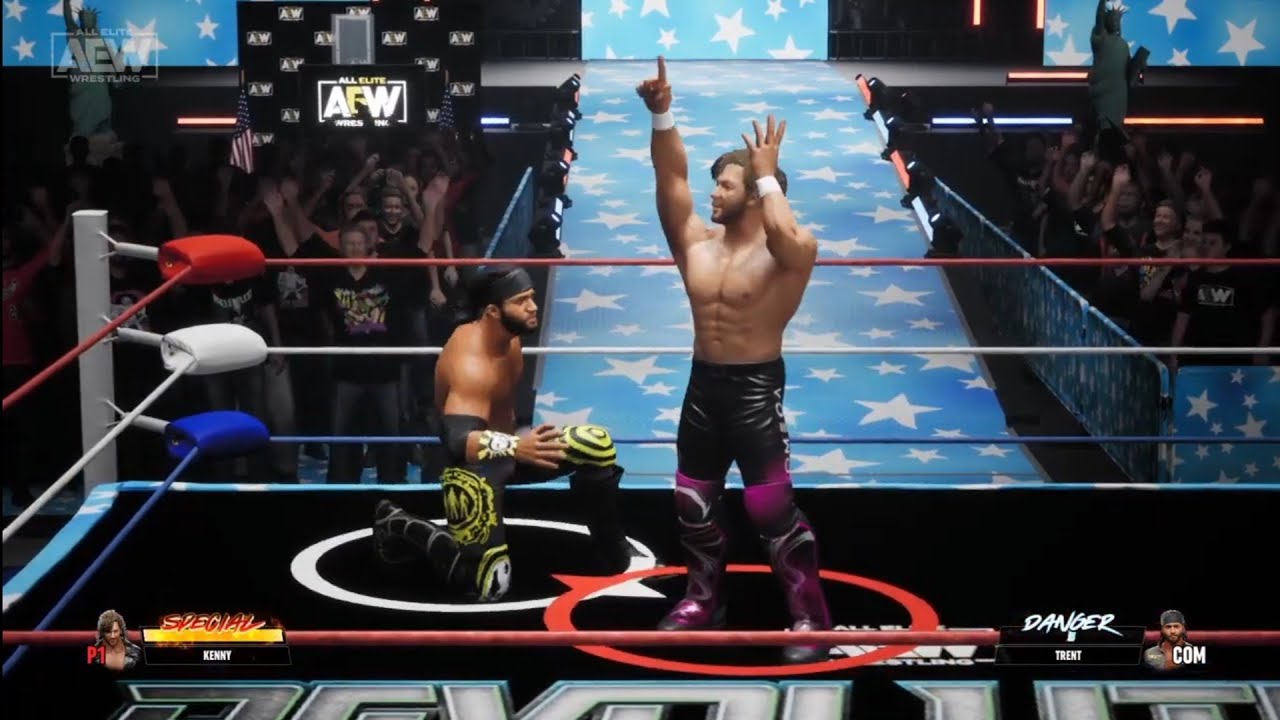The width and height of the screenshot is (1280, 720).
Task: Click the KENNY name plate
Action: [216, 656]
